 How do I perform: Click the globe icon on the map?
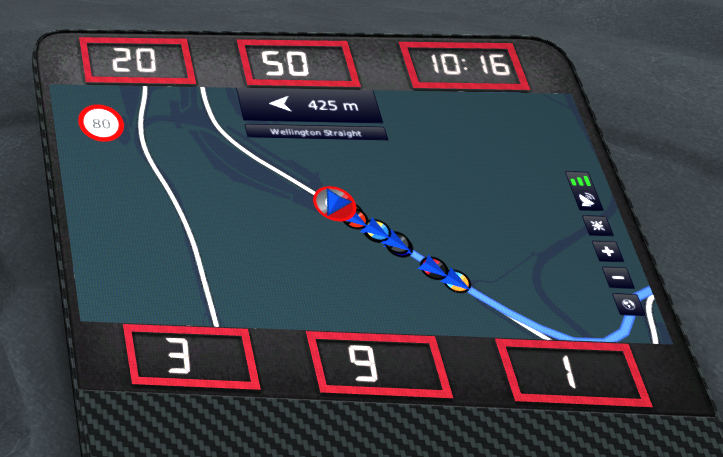(x=628, y=304)
